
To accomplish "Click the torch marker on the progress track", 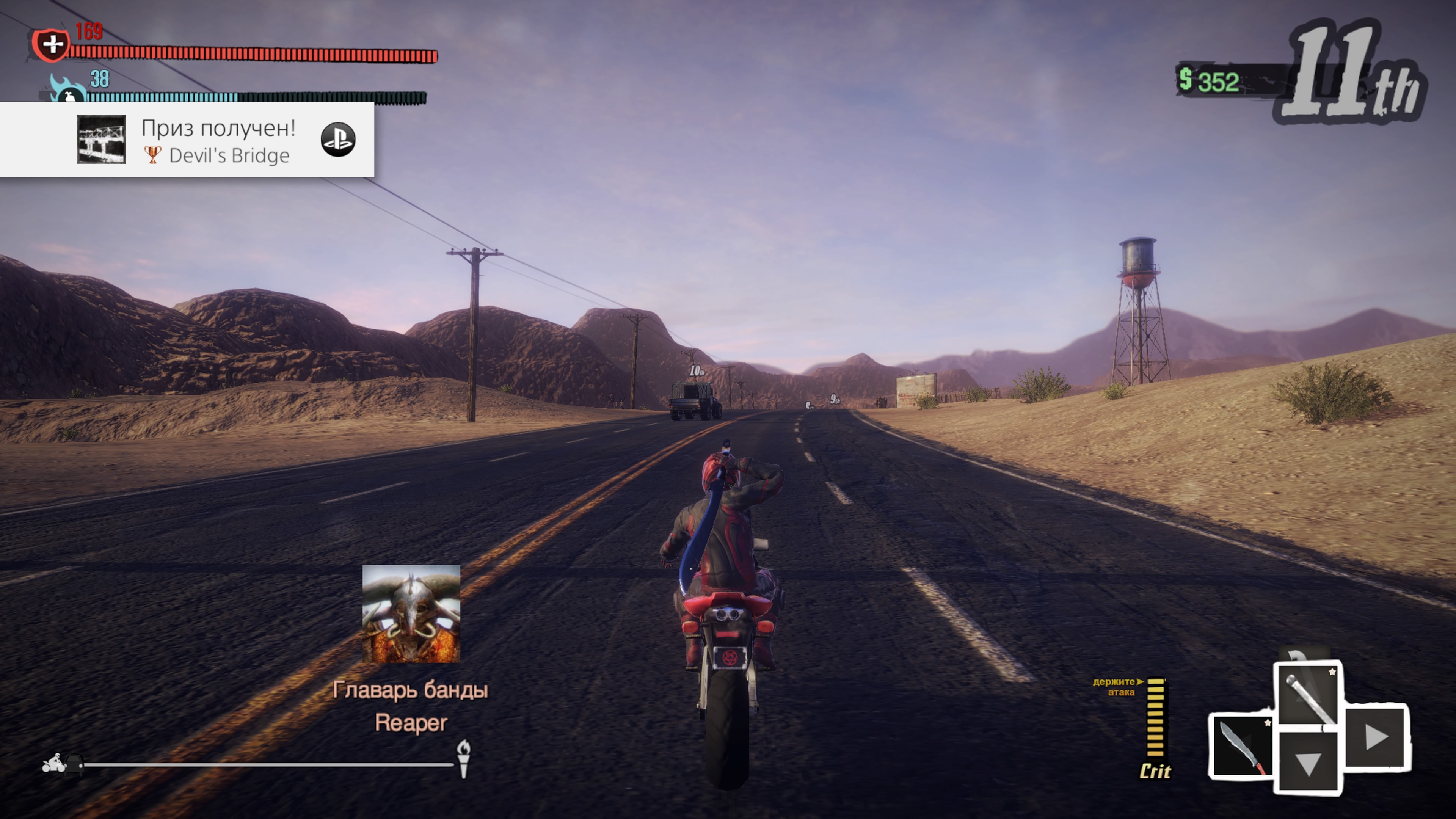I will tap(463, 758).
